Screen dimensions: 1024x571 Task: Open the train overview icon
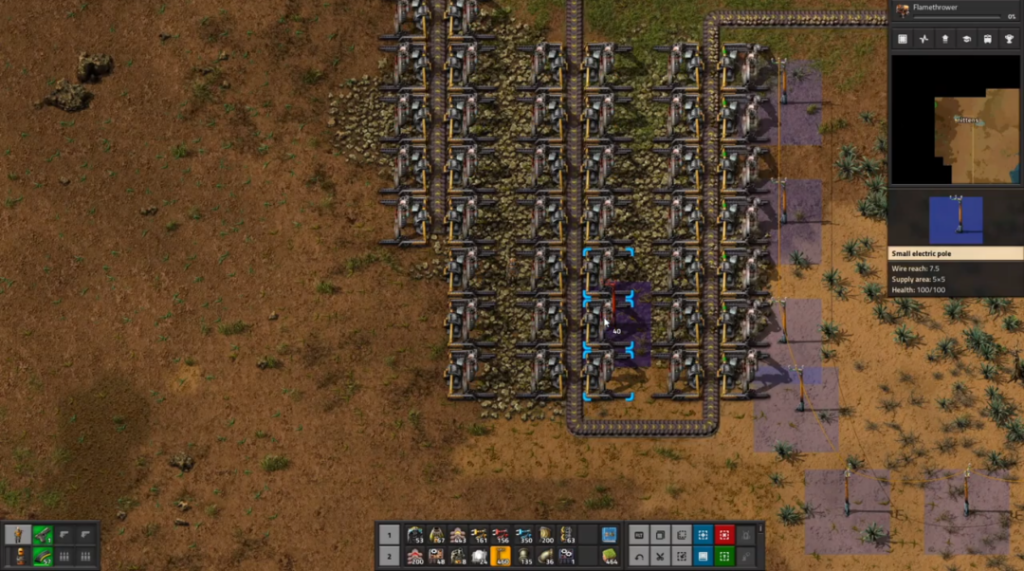point(988,39)
